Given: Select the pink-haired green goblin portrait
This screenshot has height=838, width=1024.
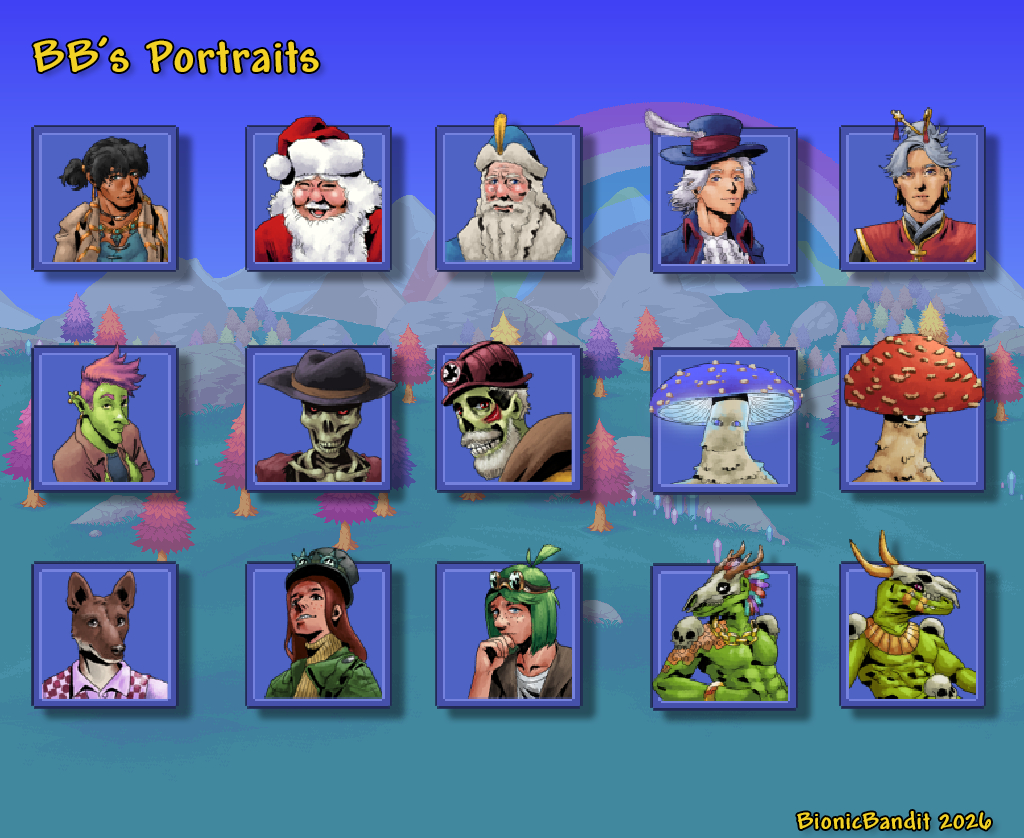Looking at the screenshot, I should click(x=105, y=418).
